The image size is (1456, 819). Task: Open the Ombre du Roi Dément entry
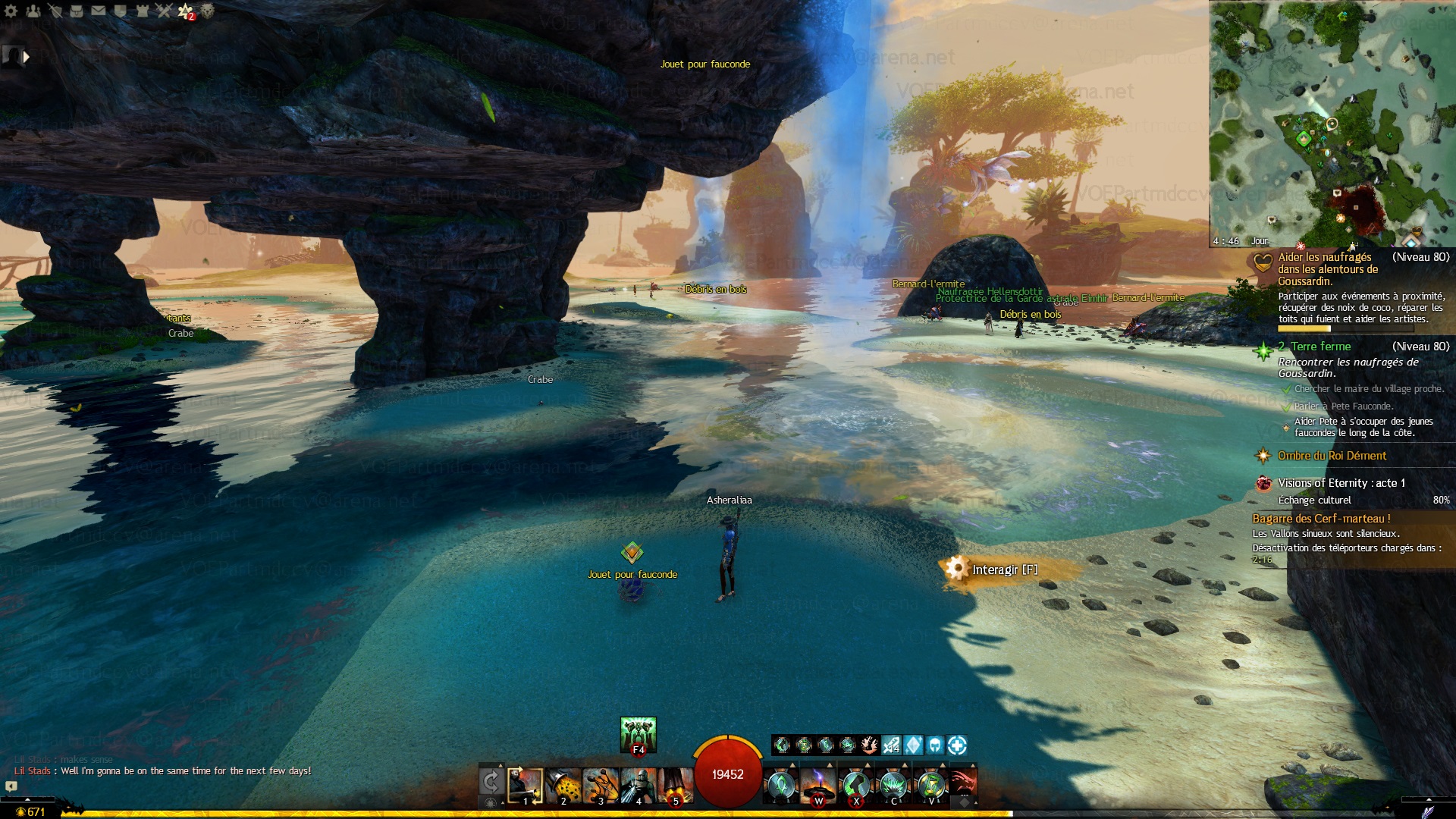pos(1332,456)
